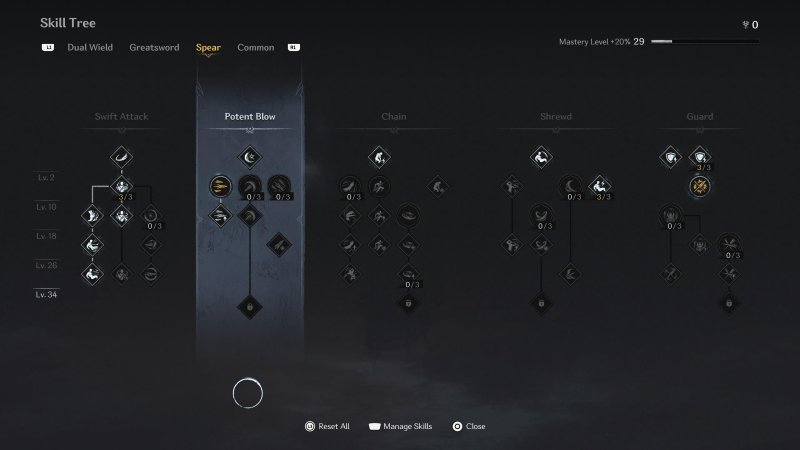The height and width of the screenshot is (450, 800).
Task: Choose the top node of the Chain branch
Action: point(378,156)
